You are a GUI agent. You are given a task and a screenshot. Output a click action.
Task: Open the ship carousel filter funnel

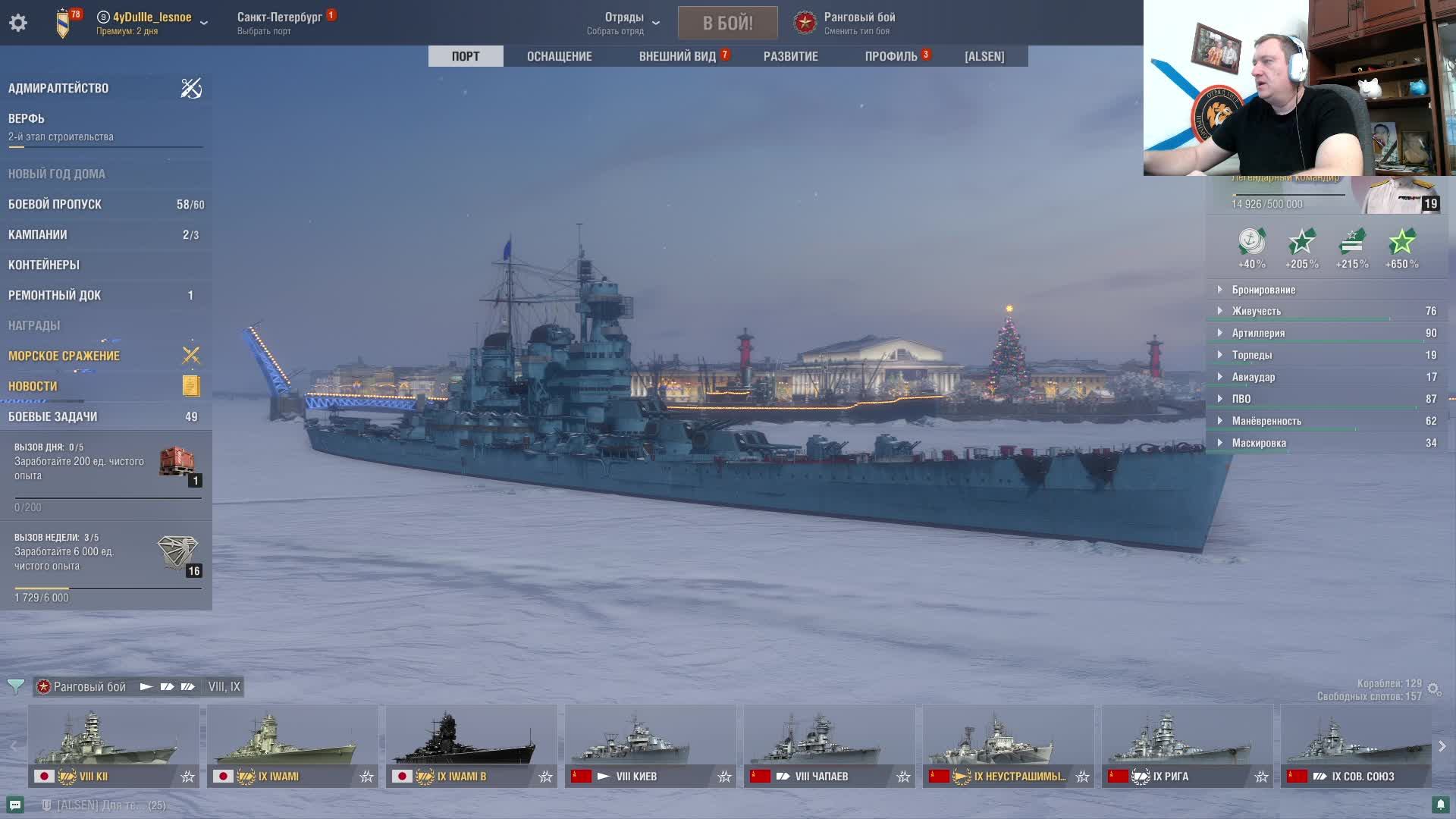pyautogui.click(x=15, y=686)
